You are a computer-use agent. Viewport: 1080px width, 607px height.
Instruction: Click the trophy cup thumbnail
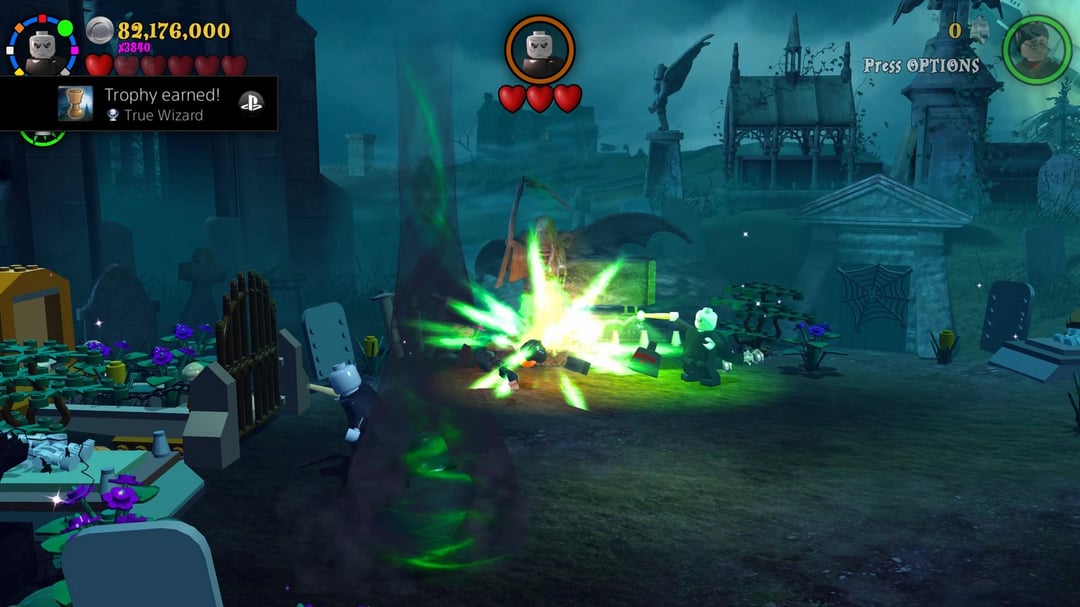[76, 104]
